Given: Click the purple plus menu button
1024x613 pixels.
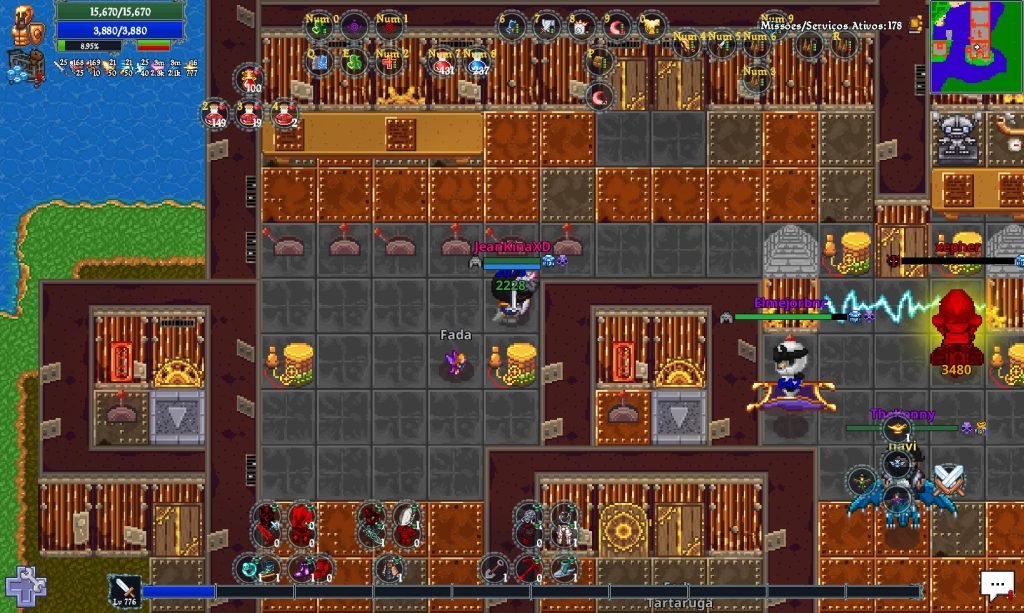Looking at the screenshot, I should [x=24, y=587].
